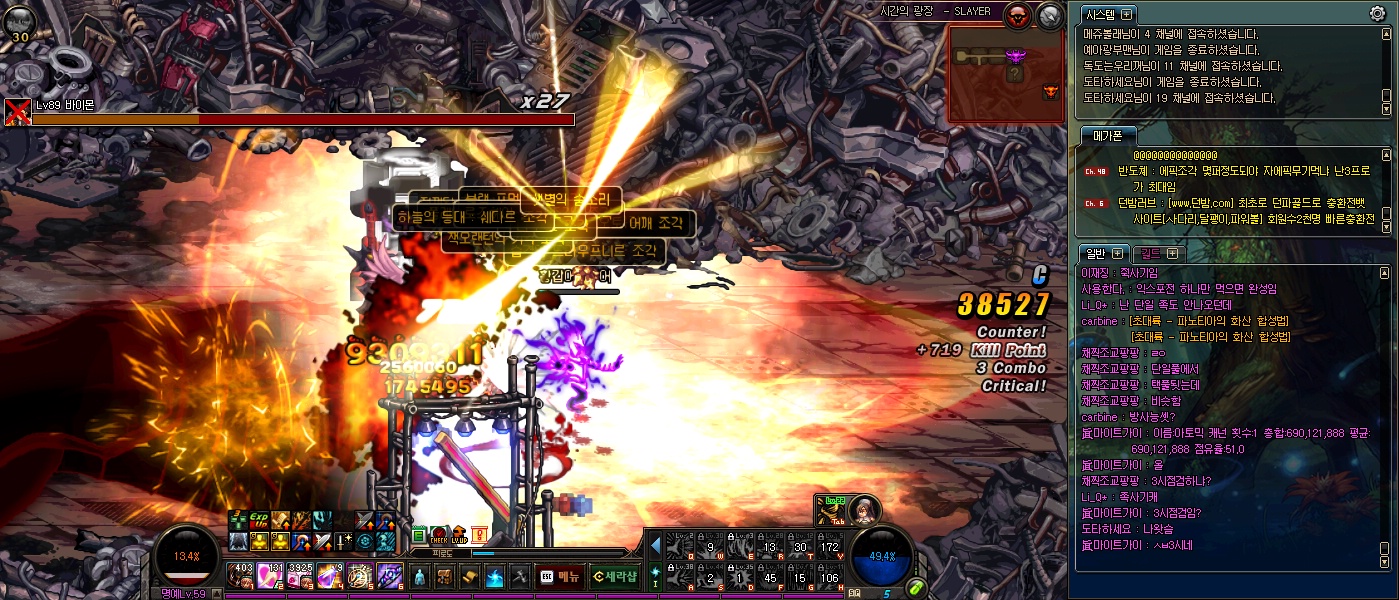Click the LV.UP notification icon
This screenshot has height=600, width=1399.
(459, 536)
